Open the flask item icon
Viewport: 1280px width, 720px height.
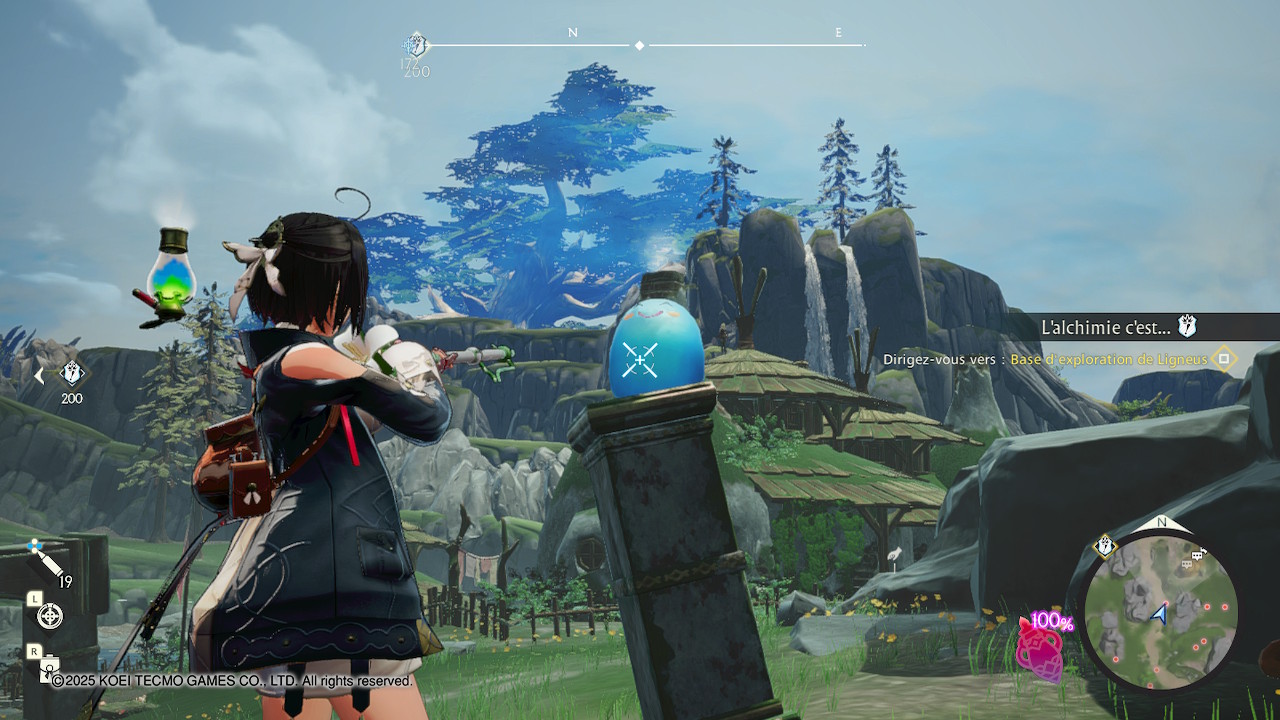pos(171,270)
